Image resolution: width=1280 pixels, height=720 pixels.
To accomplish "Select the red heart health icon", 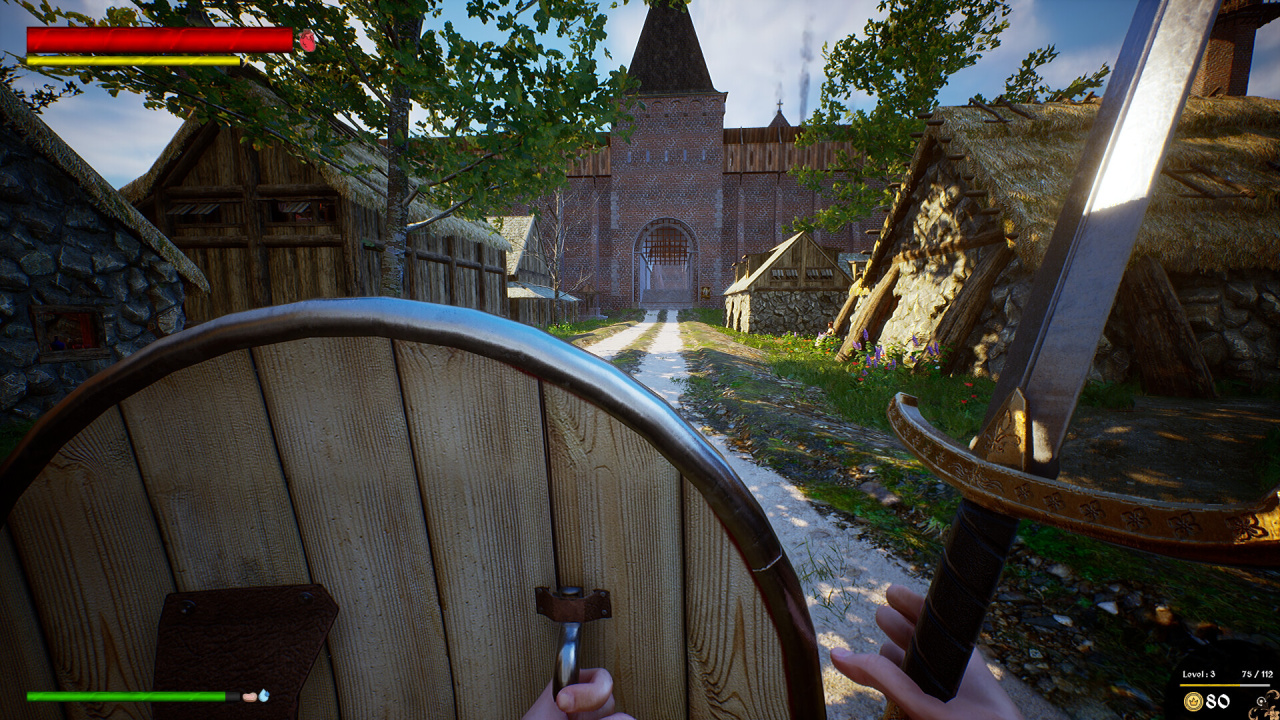I will (307, 40).
